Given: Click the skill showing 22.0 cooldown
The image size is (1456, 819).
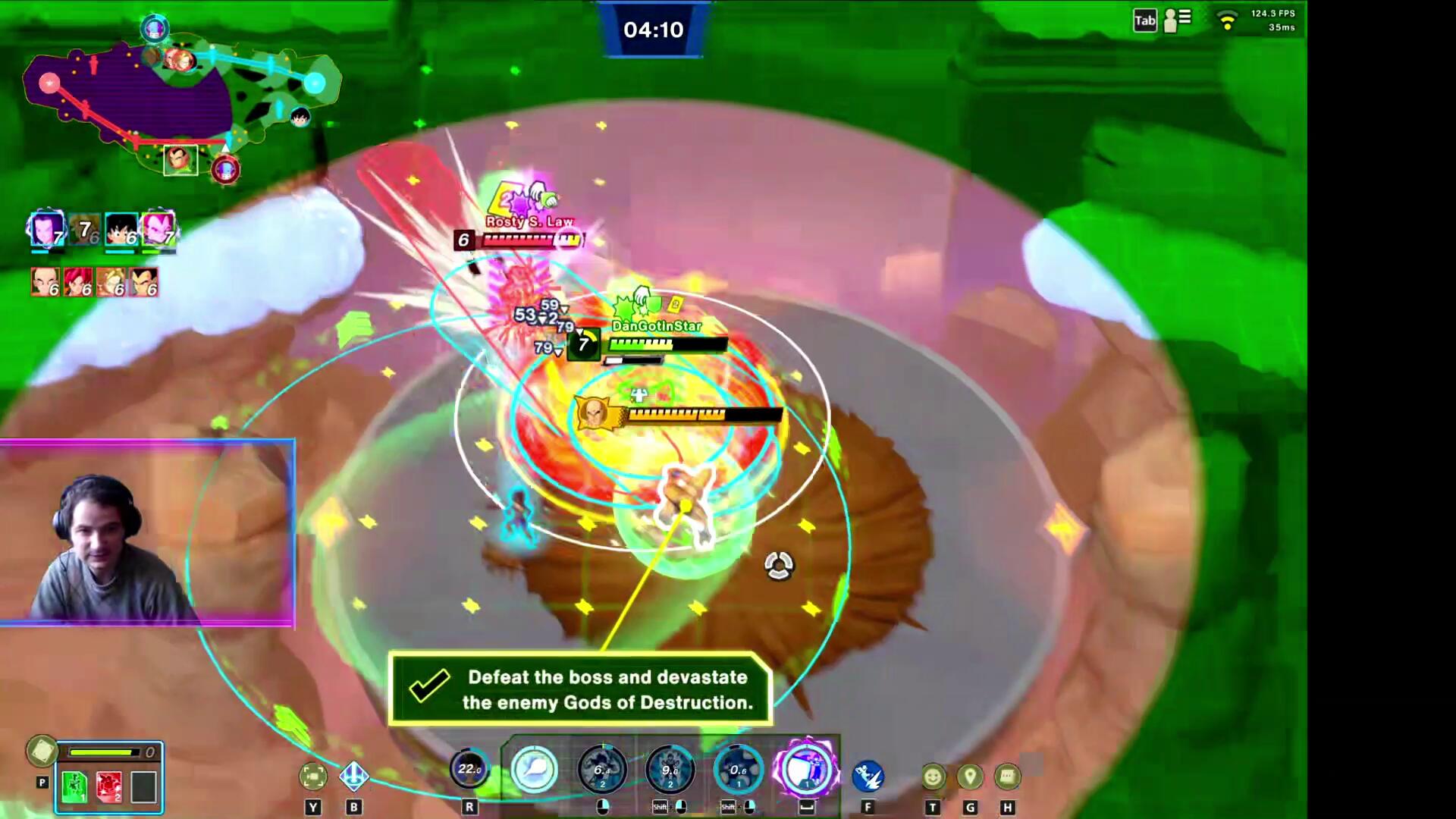Looking at the screenshot, I should pyautogui.click(x=469, y=770).
